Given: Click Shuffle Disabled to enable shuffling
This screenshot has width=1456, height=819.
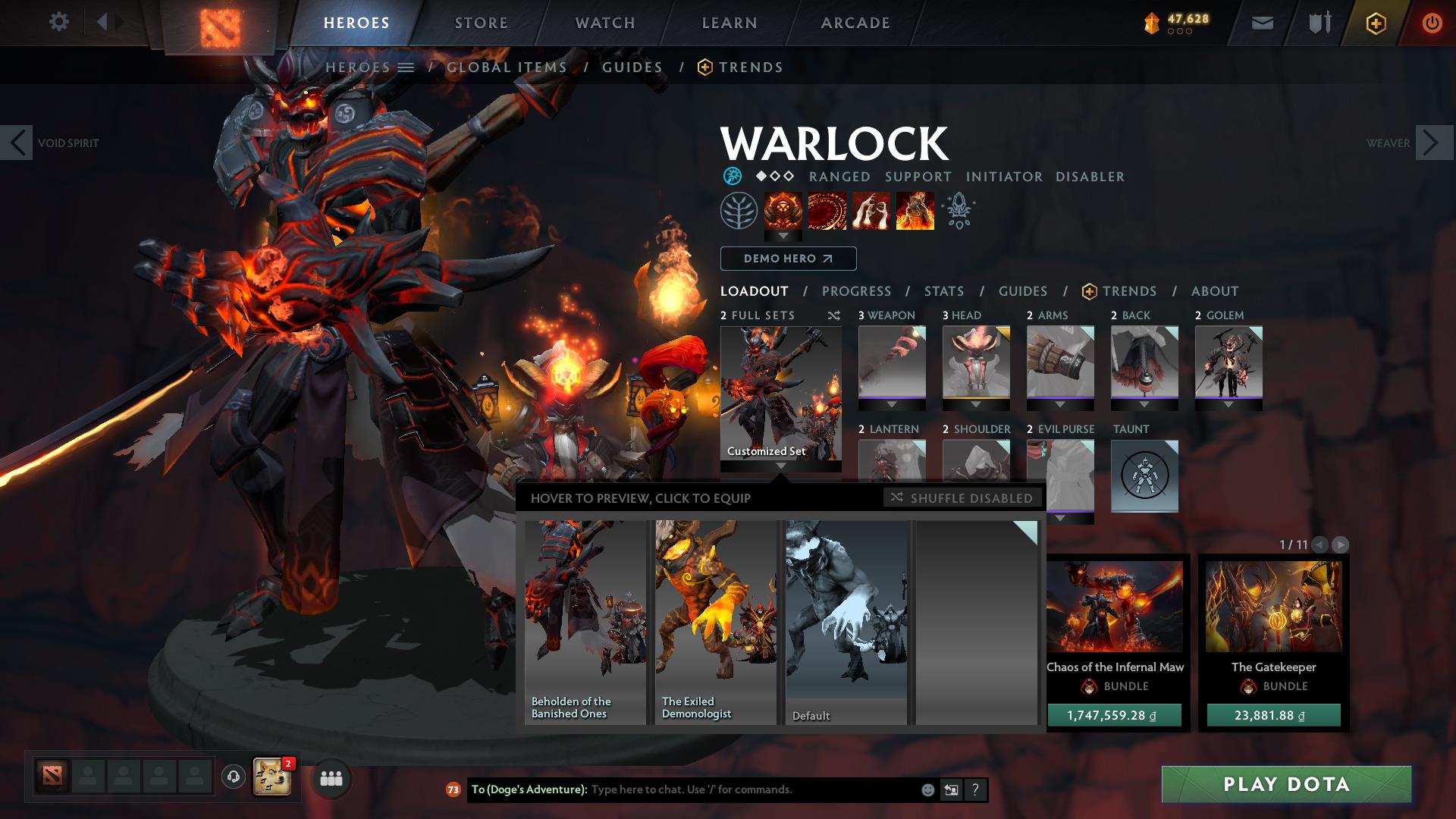Looking at the screenshot, I should pos(962,498).
